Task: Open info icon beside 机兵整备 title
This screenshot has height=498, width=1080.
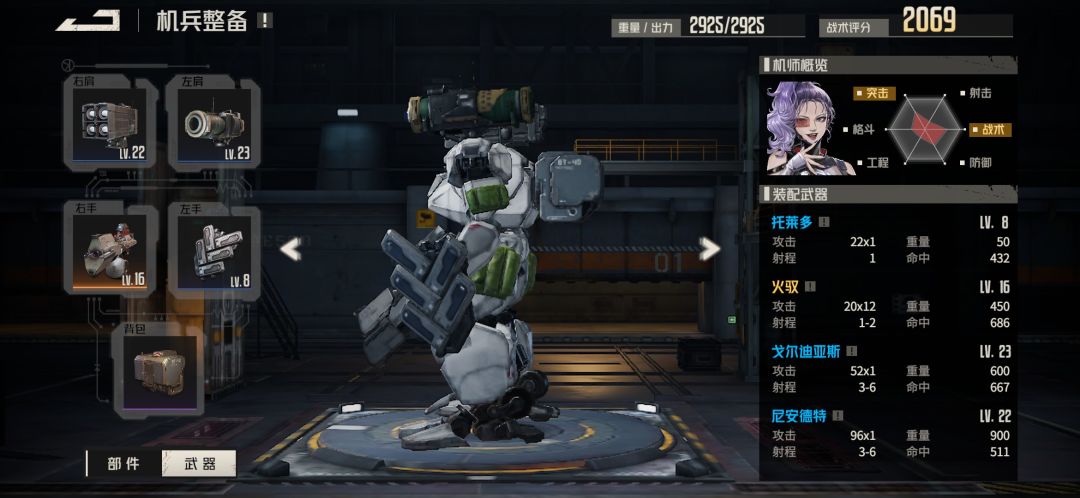Action: [264, 20]
